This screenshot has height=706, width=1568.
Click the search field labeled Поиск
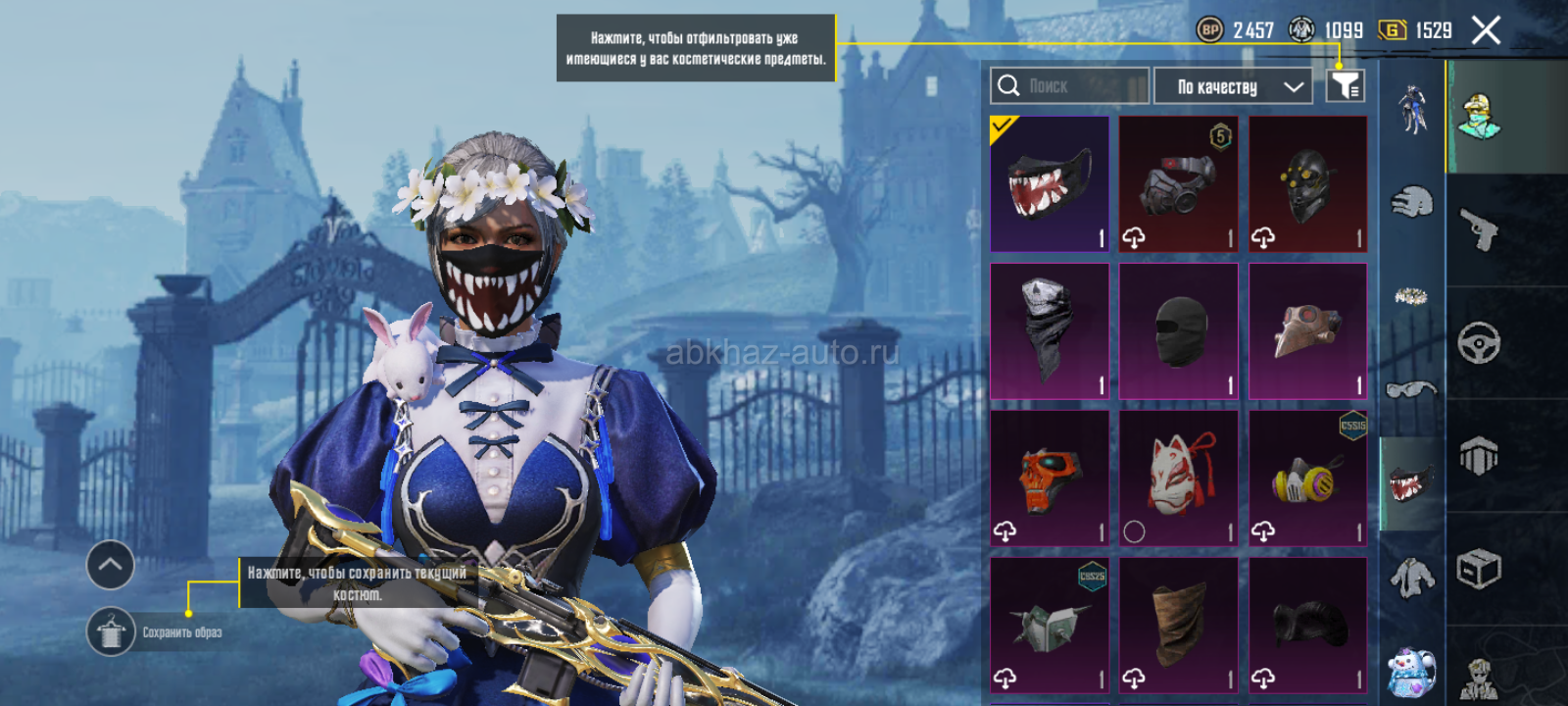[1068, 86]
